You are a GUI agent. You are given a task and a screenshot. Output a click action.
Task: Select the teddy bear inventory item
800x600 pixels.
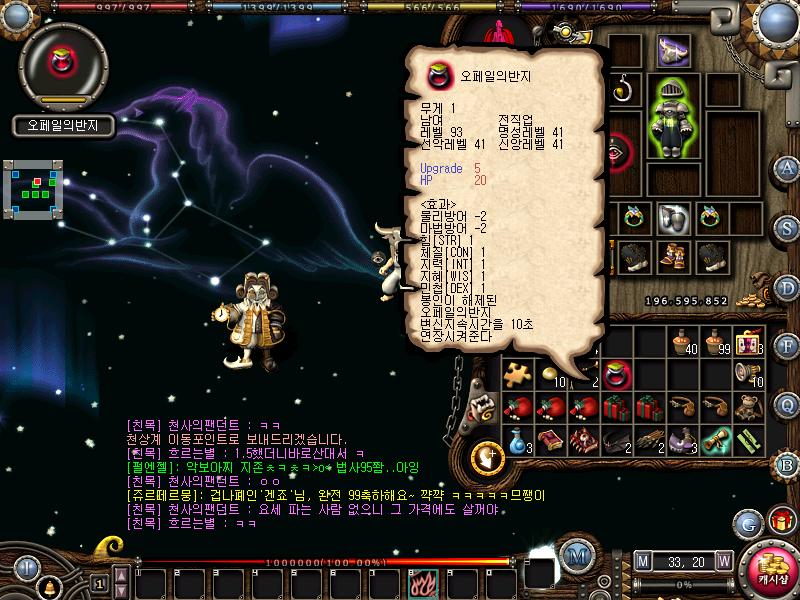pyautogui.click(x=747, y=407)
